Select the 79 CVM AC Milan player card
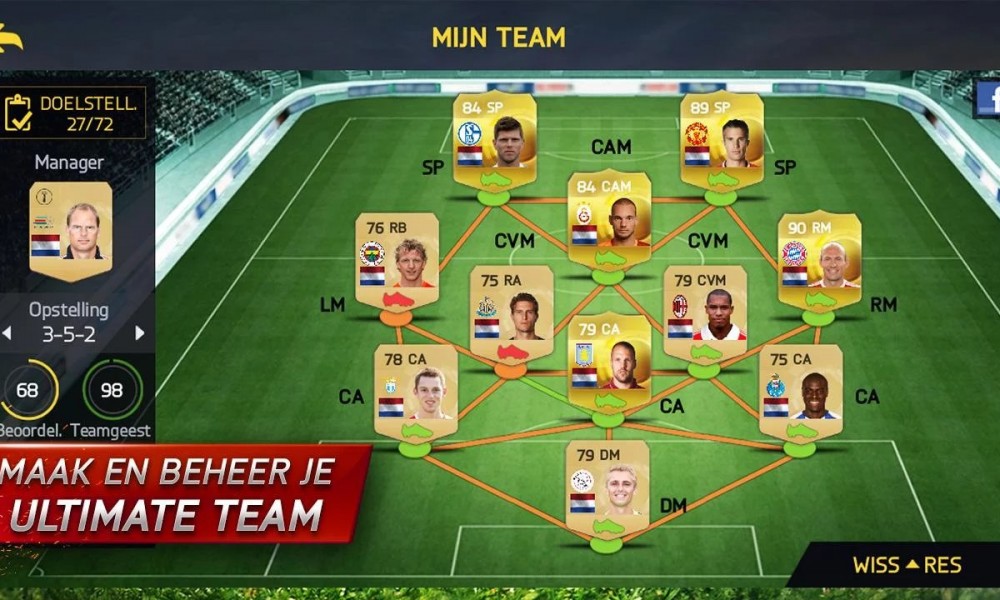Image resolution: width=1000 pixels, height=600 pixels. pos(704,310)
